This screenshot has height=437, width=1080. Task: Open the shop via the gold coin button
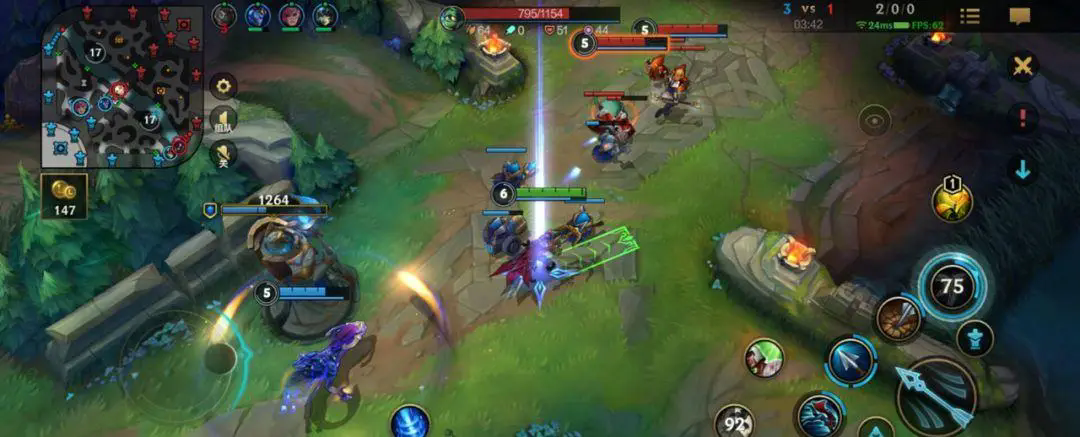coord(64,195)
